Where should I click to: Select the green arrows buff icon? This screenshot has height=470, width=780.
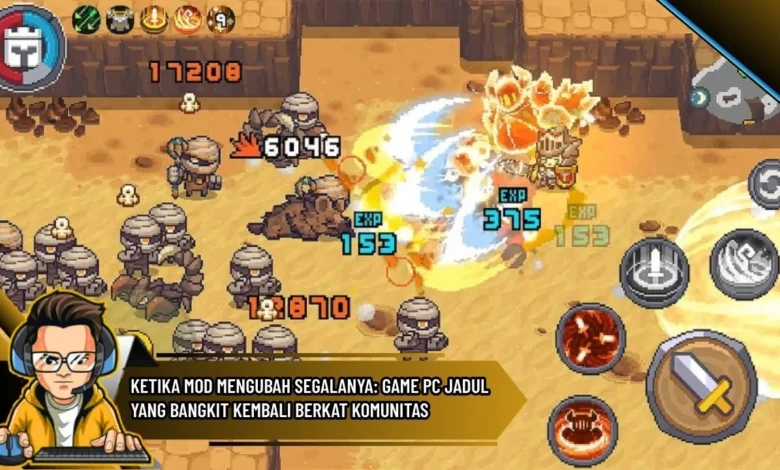87,18
